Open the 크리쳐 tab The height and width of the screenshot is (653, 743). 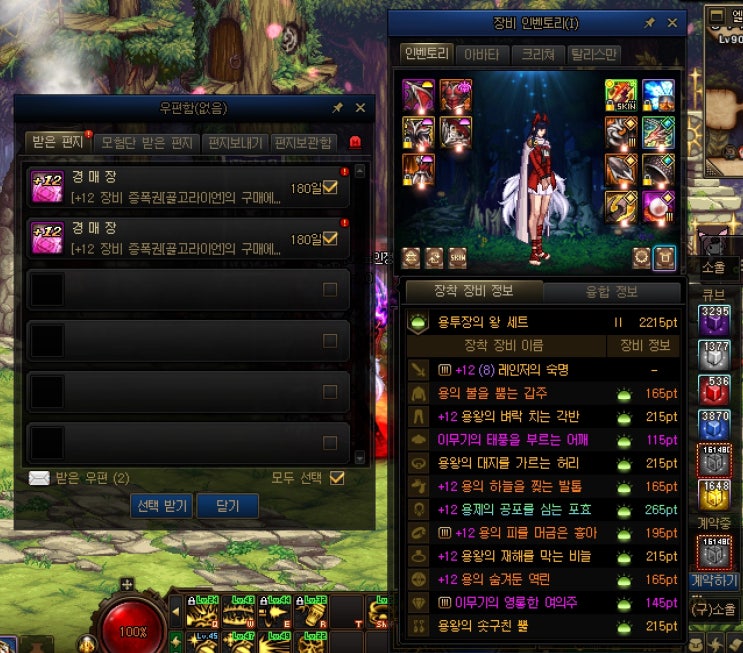539,54
